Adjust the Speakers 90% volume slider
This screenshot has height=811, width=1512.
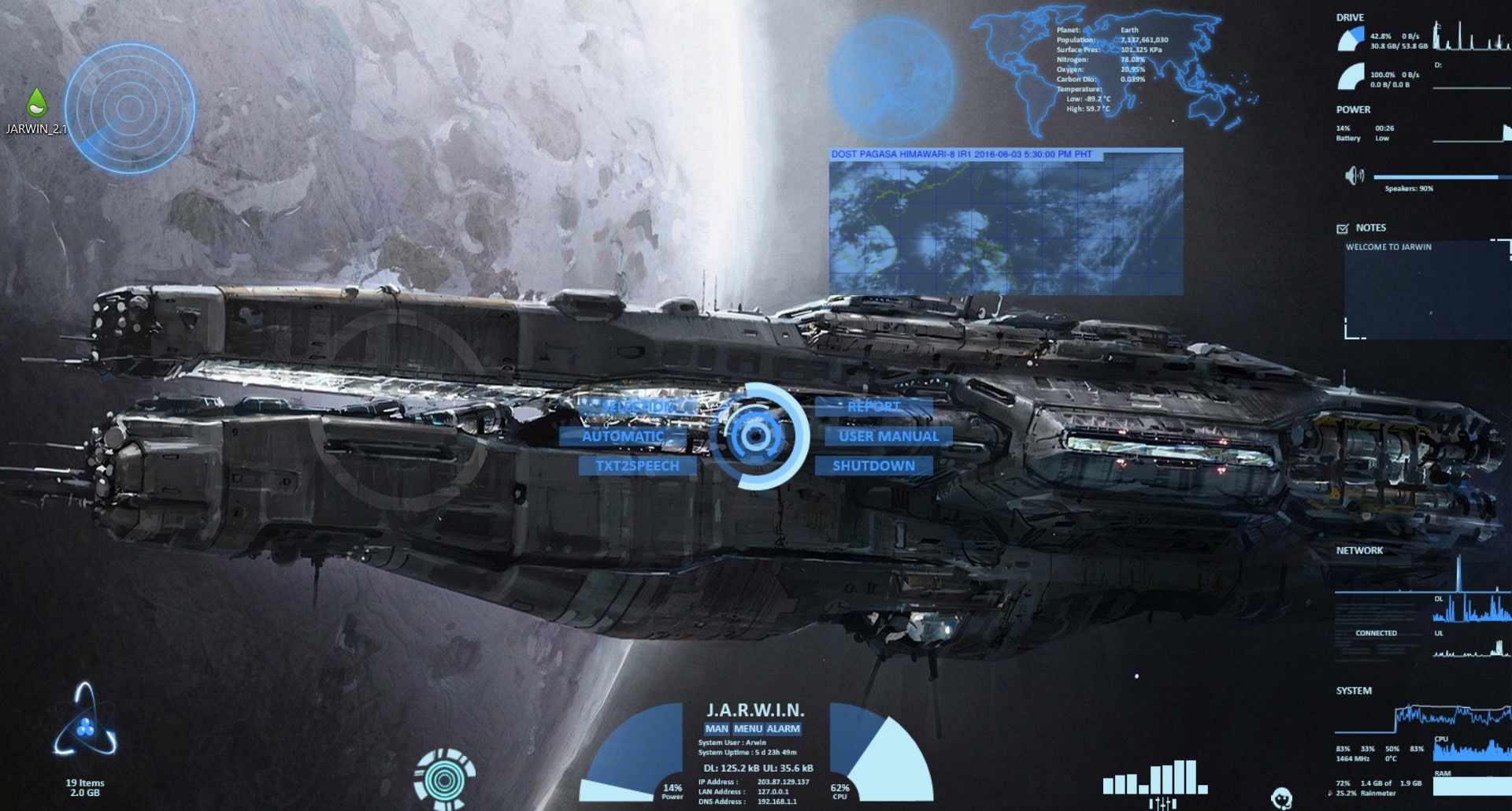coord(1441,176)
